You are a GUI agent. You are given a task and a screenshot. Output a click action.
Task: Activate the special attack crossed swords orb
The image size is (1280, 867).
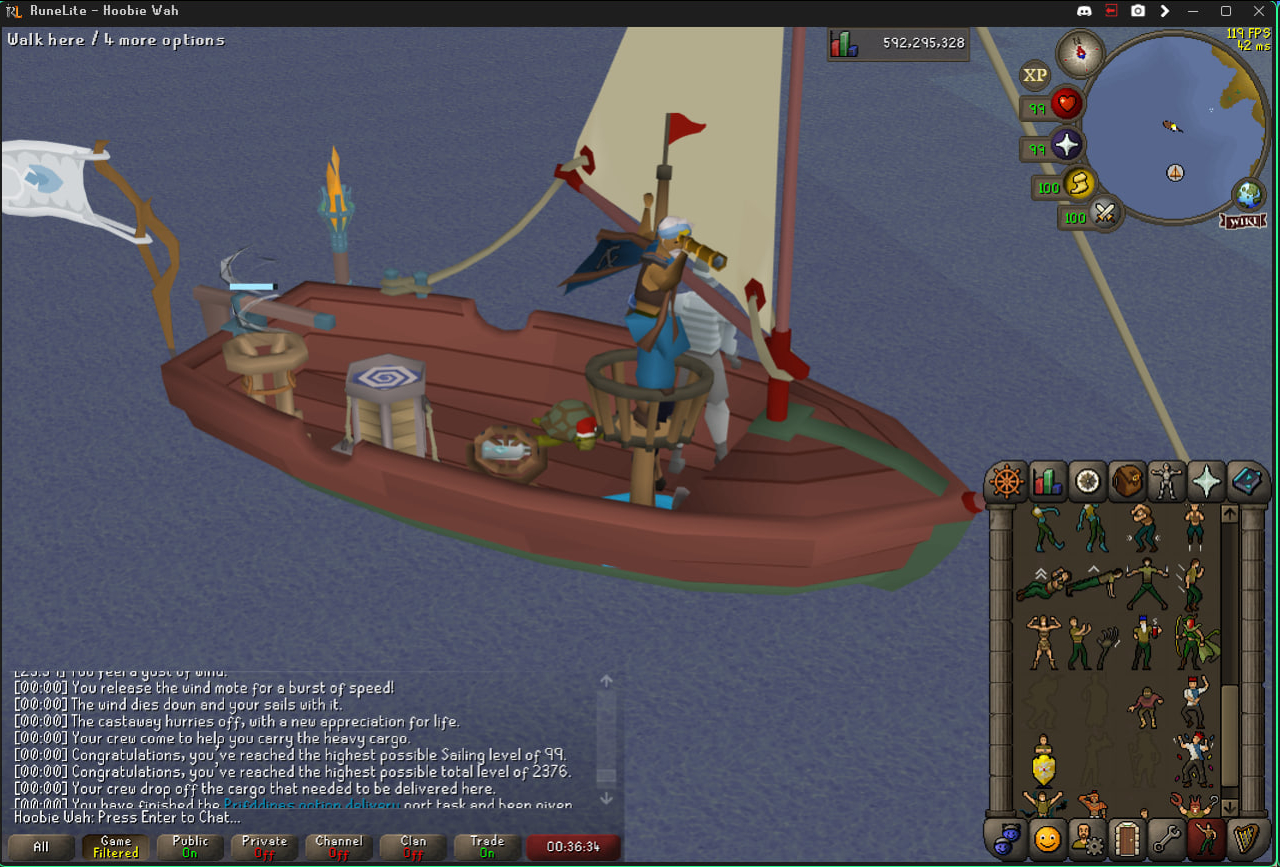click(1104, 213)
